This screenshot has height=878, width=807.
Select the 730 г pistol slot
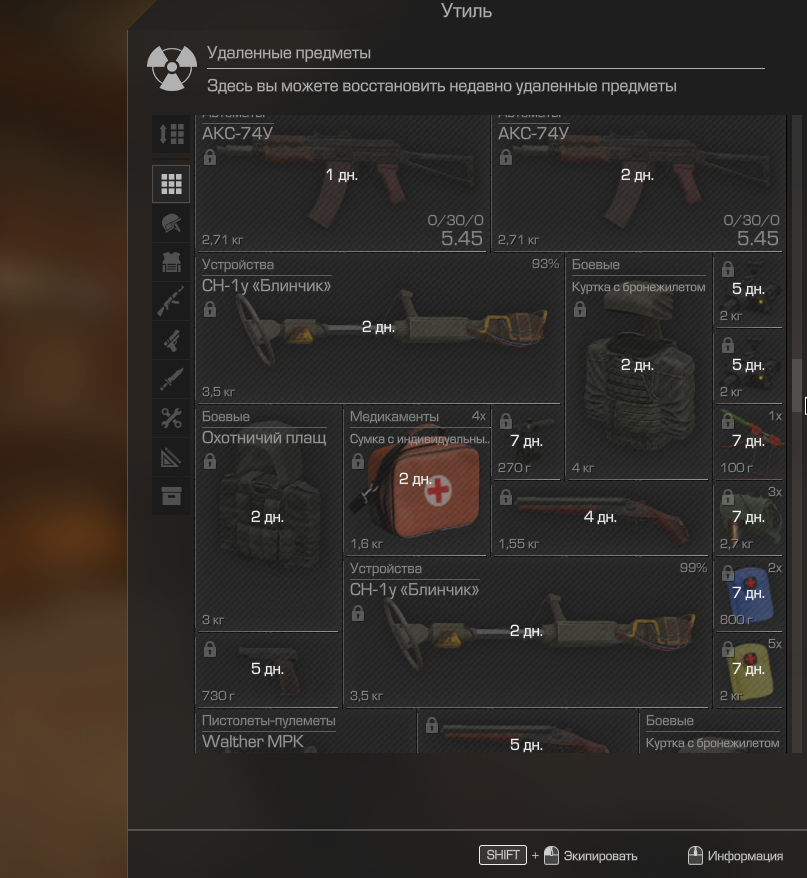coord(268,669)
